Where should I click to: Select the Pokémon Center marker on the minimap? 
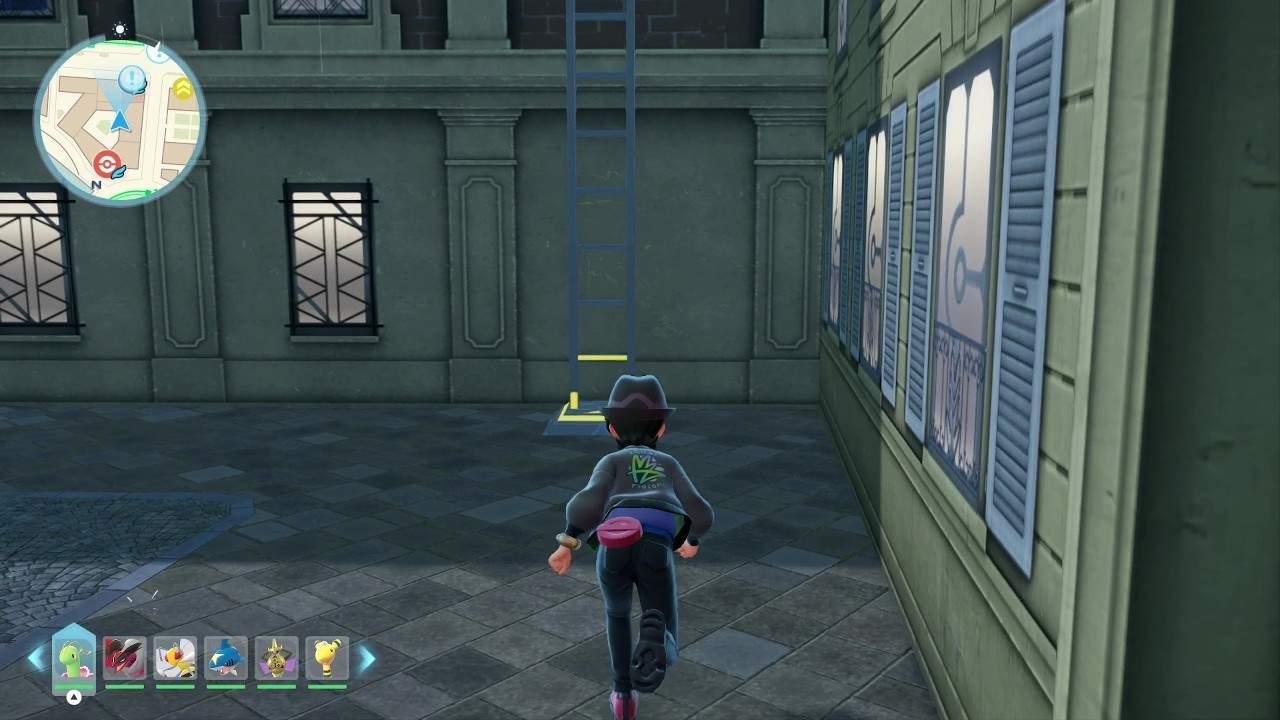(106, 163)
